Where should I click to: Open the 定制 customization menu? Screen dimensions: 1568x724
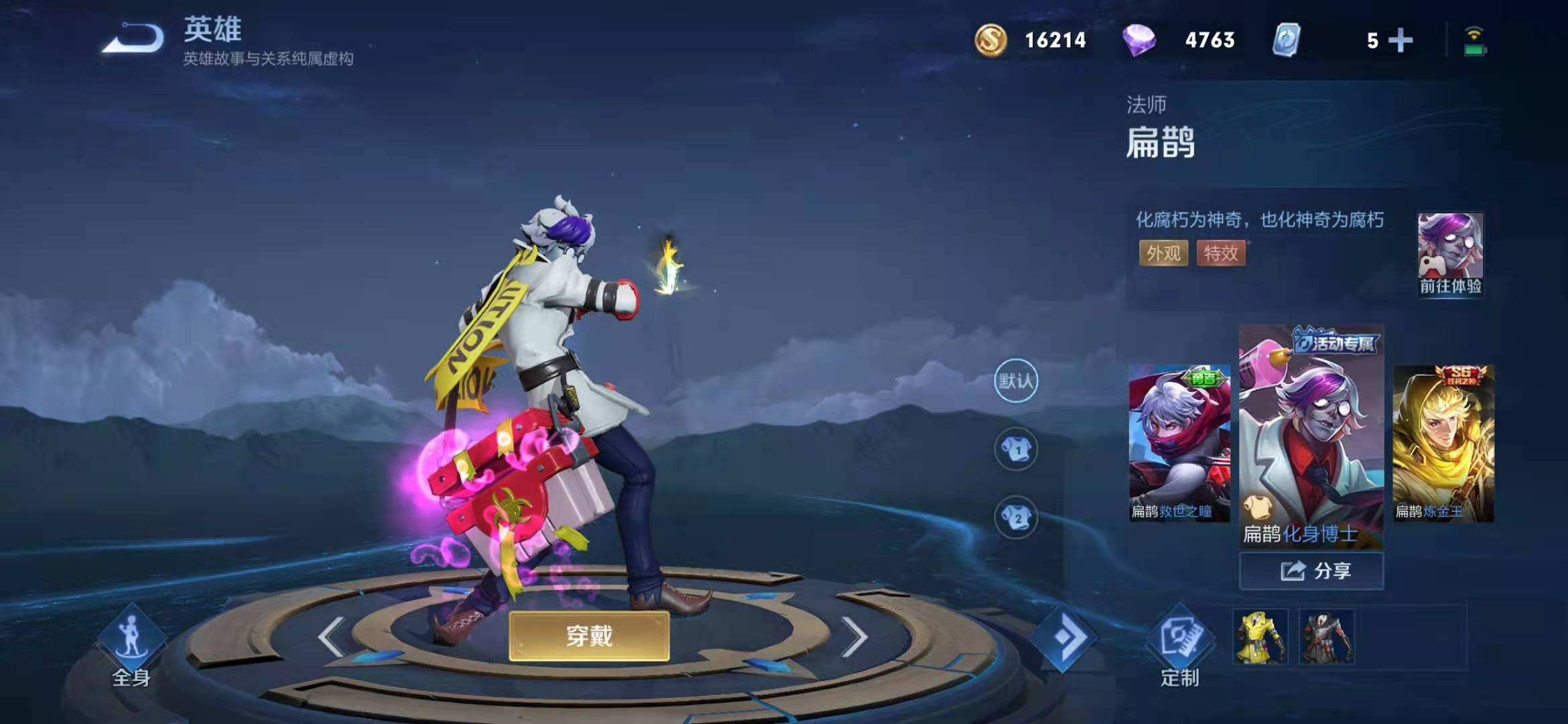[1179, 646]
